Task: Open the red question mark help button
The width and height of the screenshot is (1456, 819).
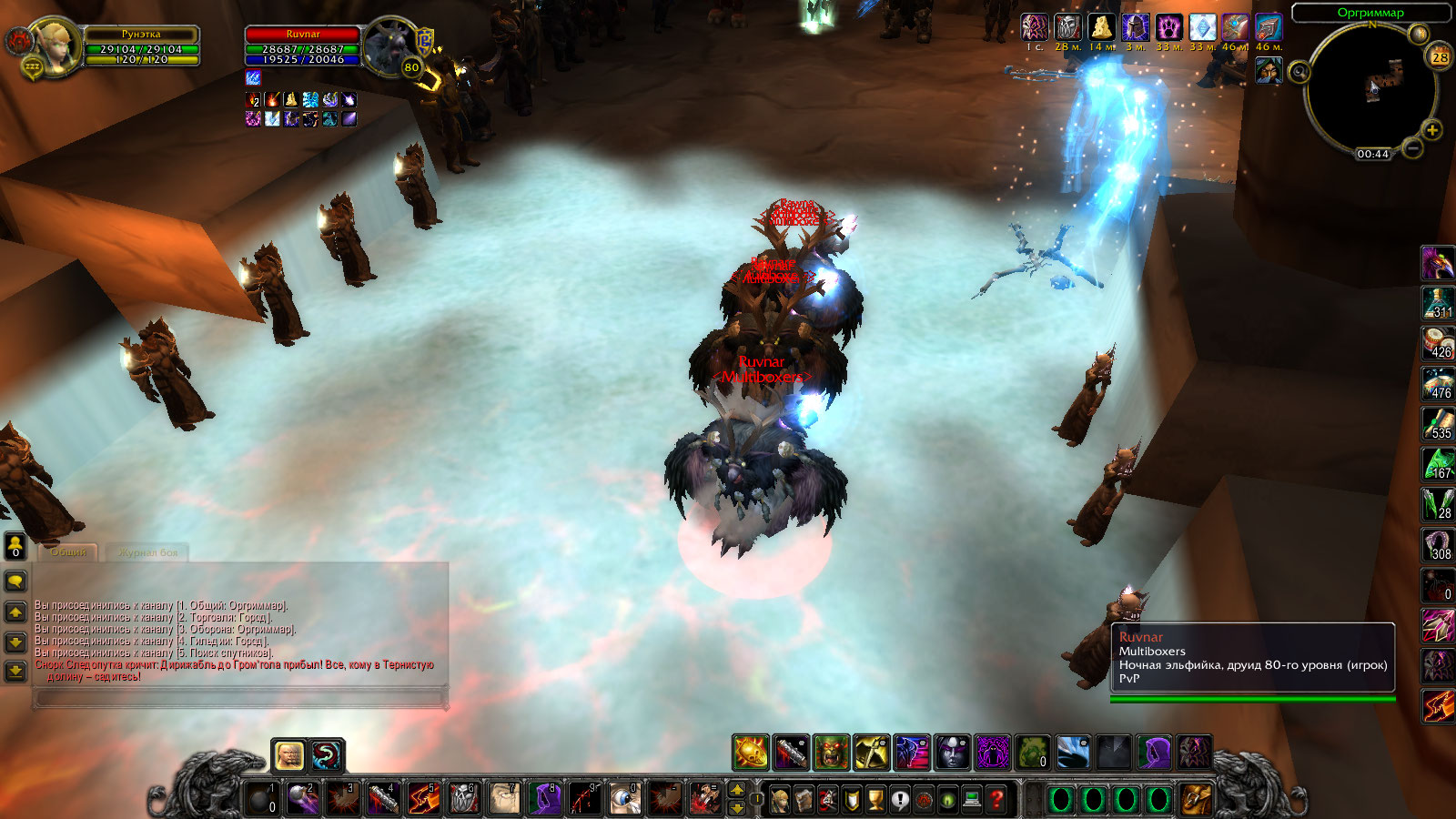Action: 996,800
